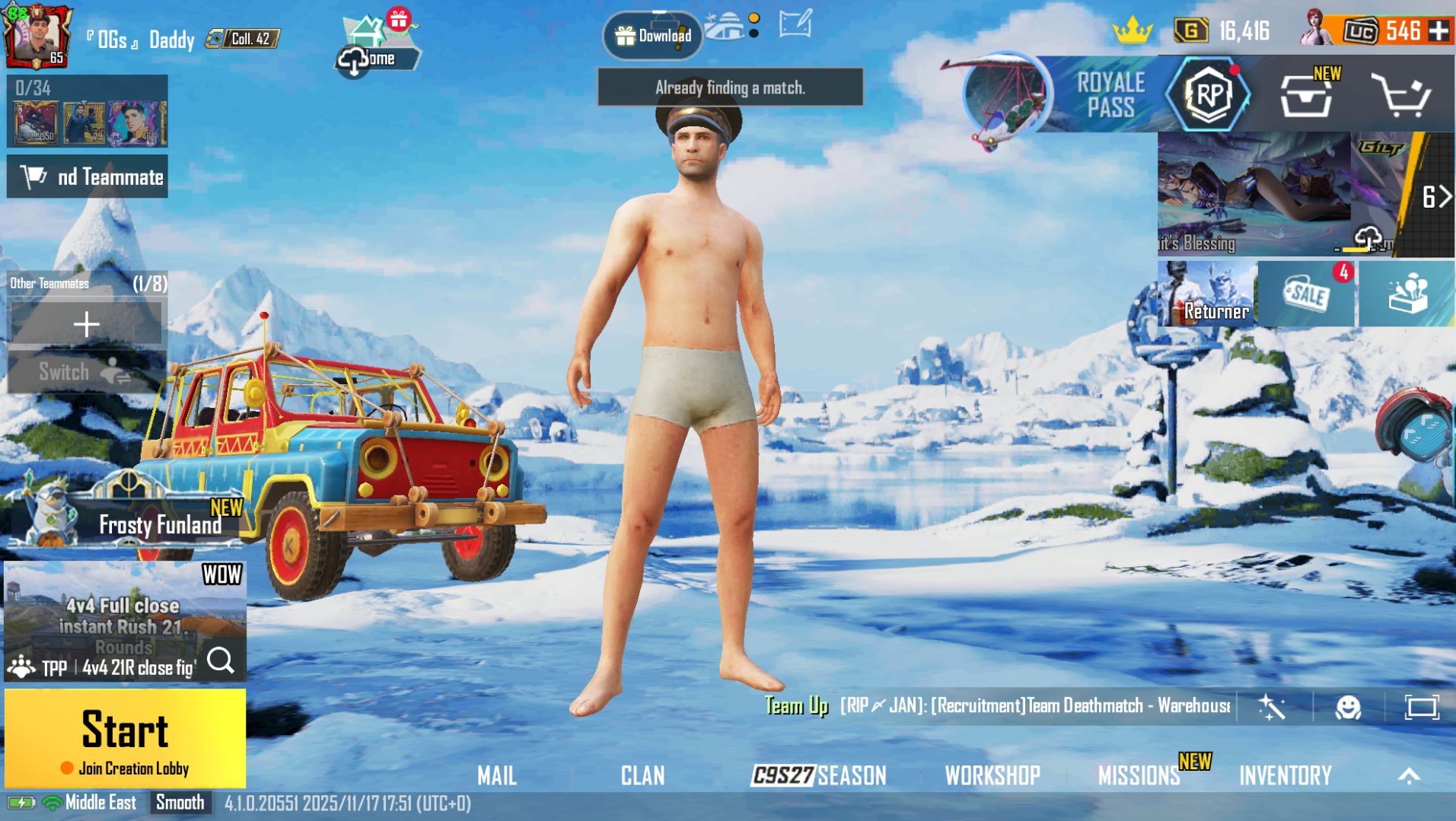Click the signature edit paper-and-pen icon
1456x821 pixels.
tap(795, 24)
